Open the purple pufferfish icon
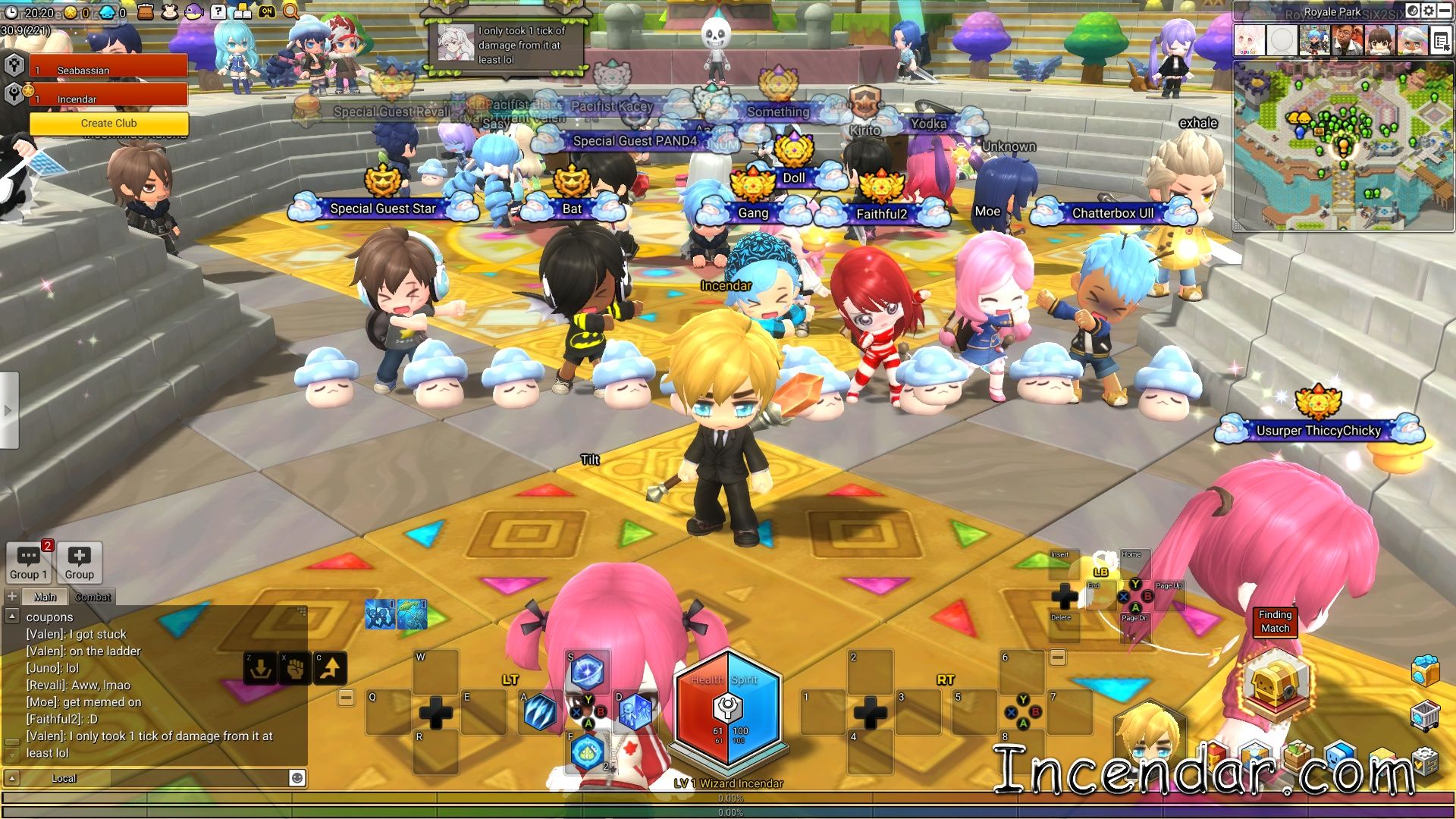The width and height of the screenshot is (1456, 819). (193, 11)
